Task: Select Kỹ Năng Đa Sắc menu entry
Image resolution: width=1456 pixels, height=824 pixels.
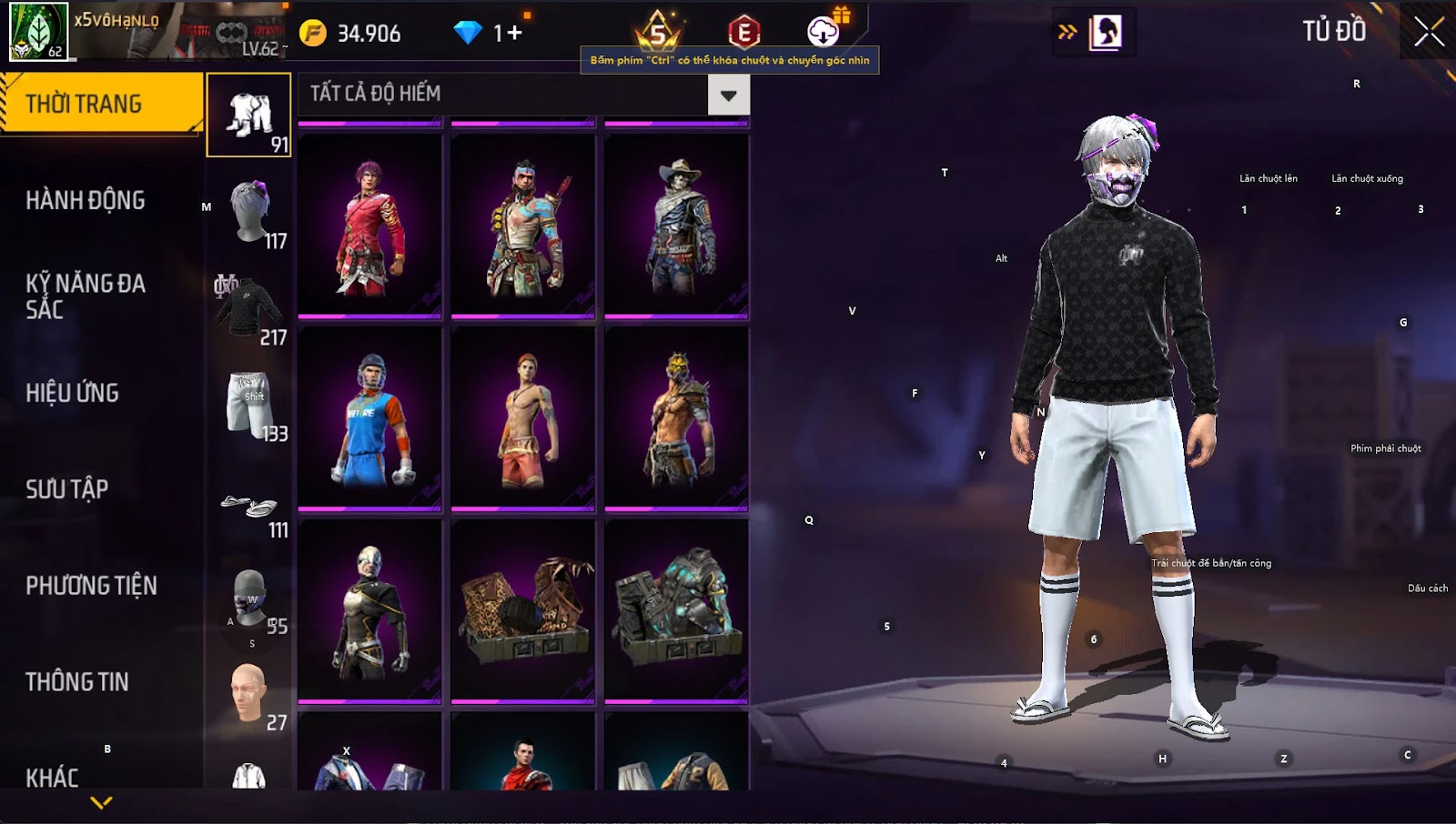Action: pyautogui.click(x=86, y=296)
